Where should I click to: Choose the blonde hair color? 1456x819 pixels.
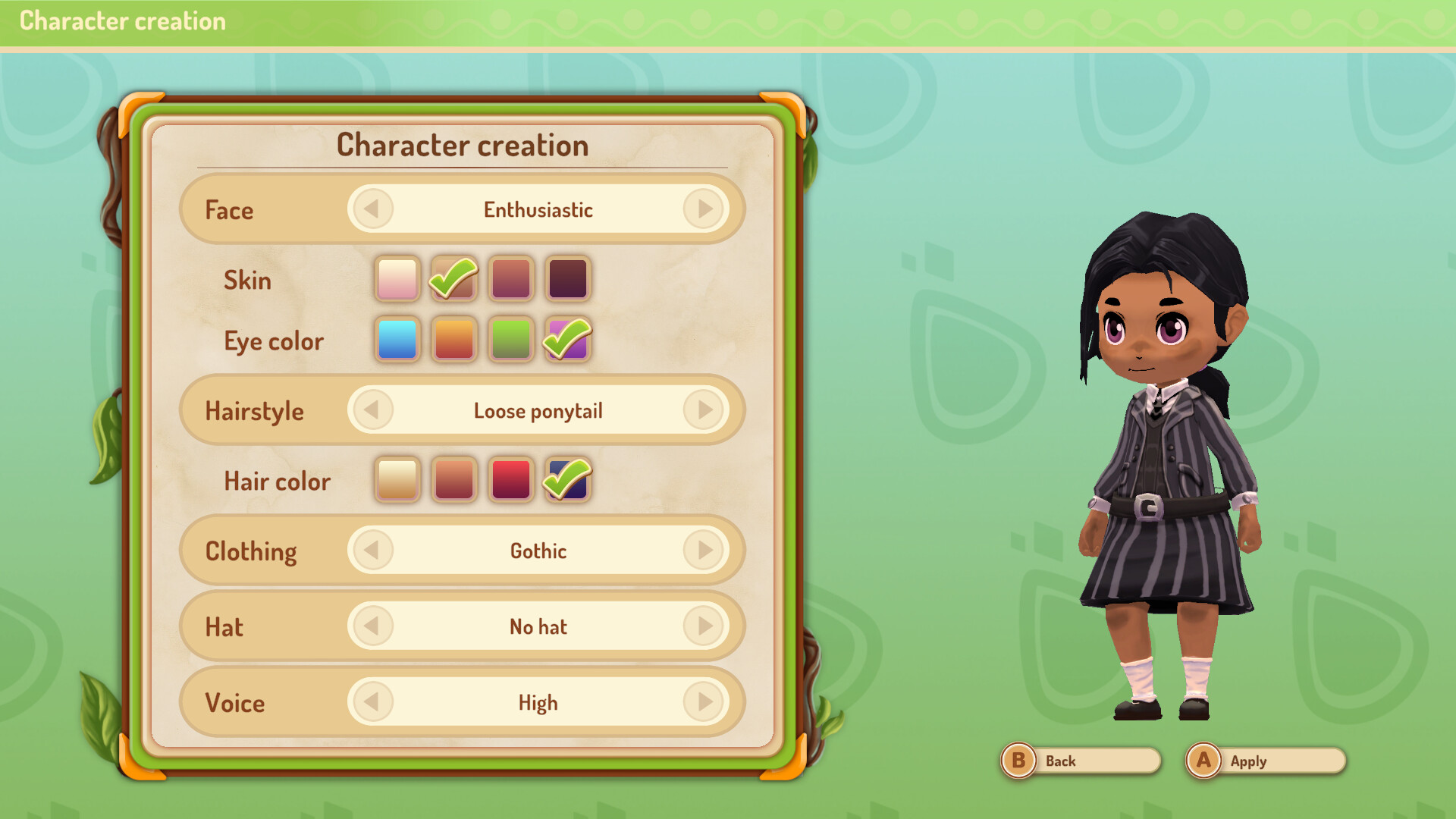point(397,479)
